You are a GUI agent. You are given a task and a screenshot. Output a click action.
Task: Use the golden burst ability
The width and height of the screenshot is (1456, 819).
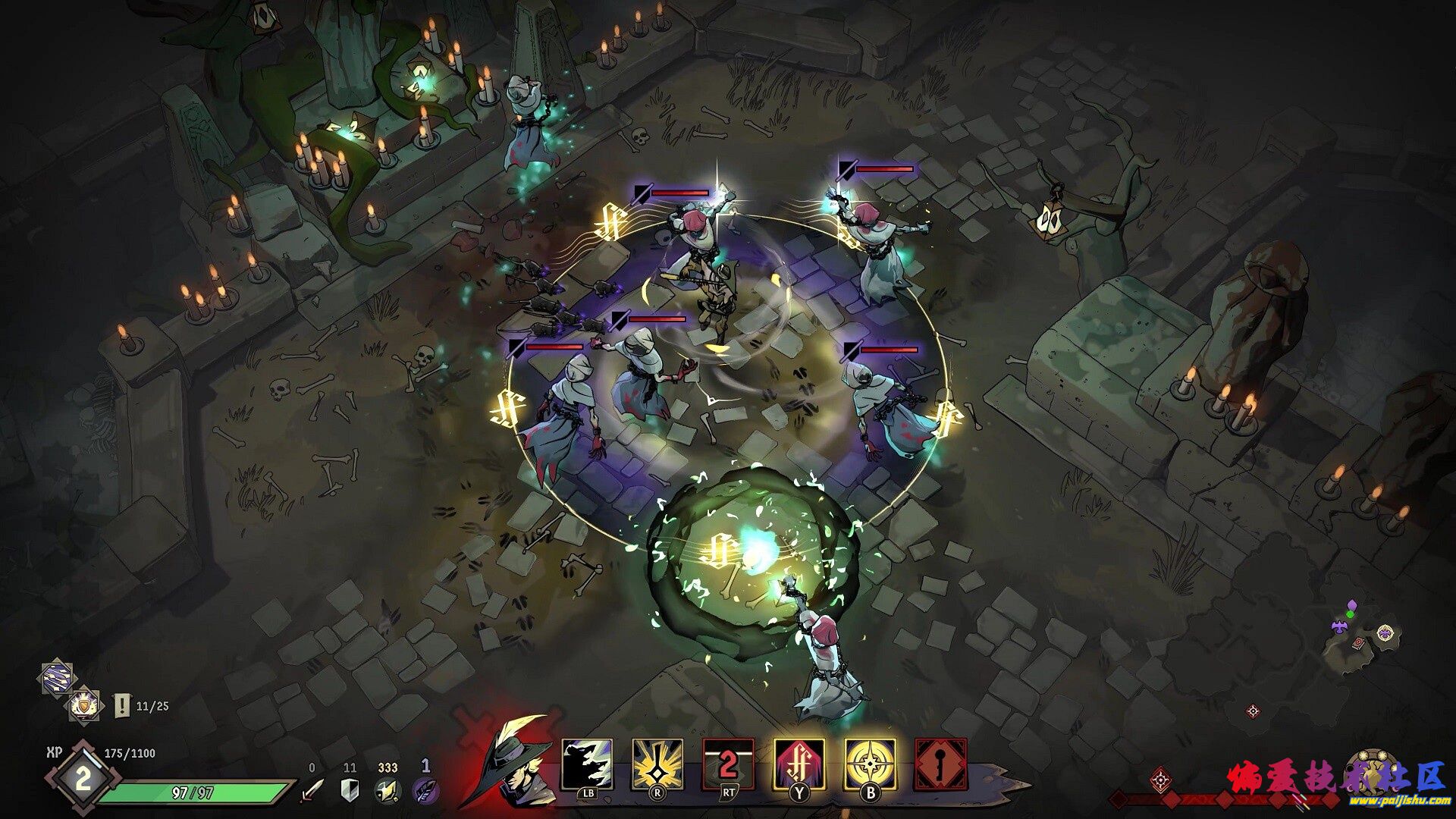click(x=657, y=764)
